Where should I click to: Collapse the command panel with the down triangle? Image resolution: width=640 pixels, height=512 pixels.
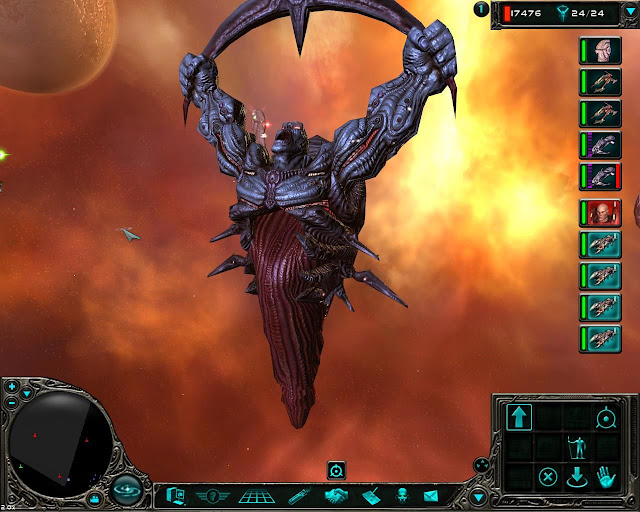[x=478, y=496]
